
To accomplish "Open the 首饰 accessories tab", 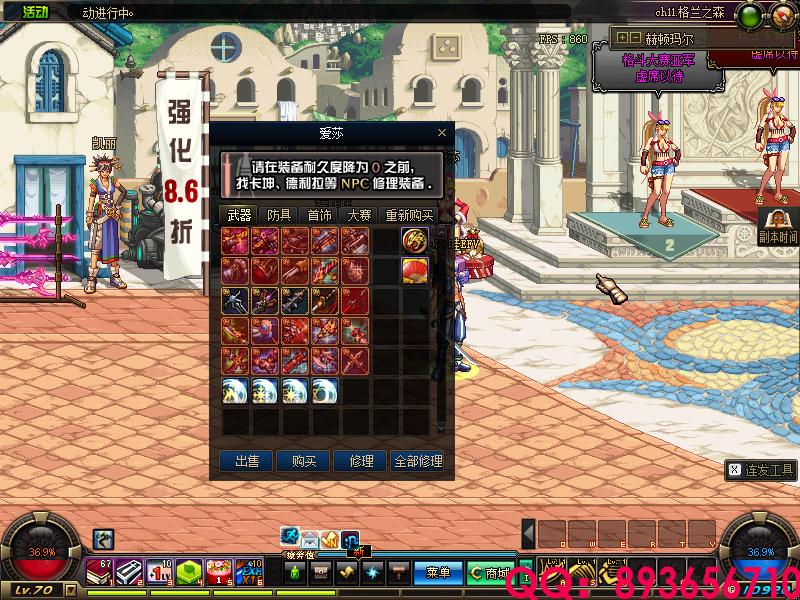I will point(319,215).
